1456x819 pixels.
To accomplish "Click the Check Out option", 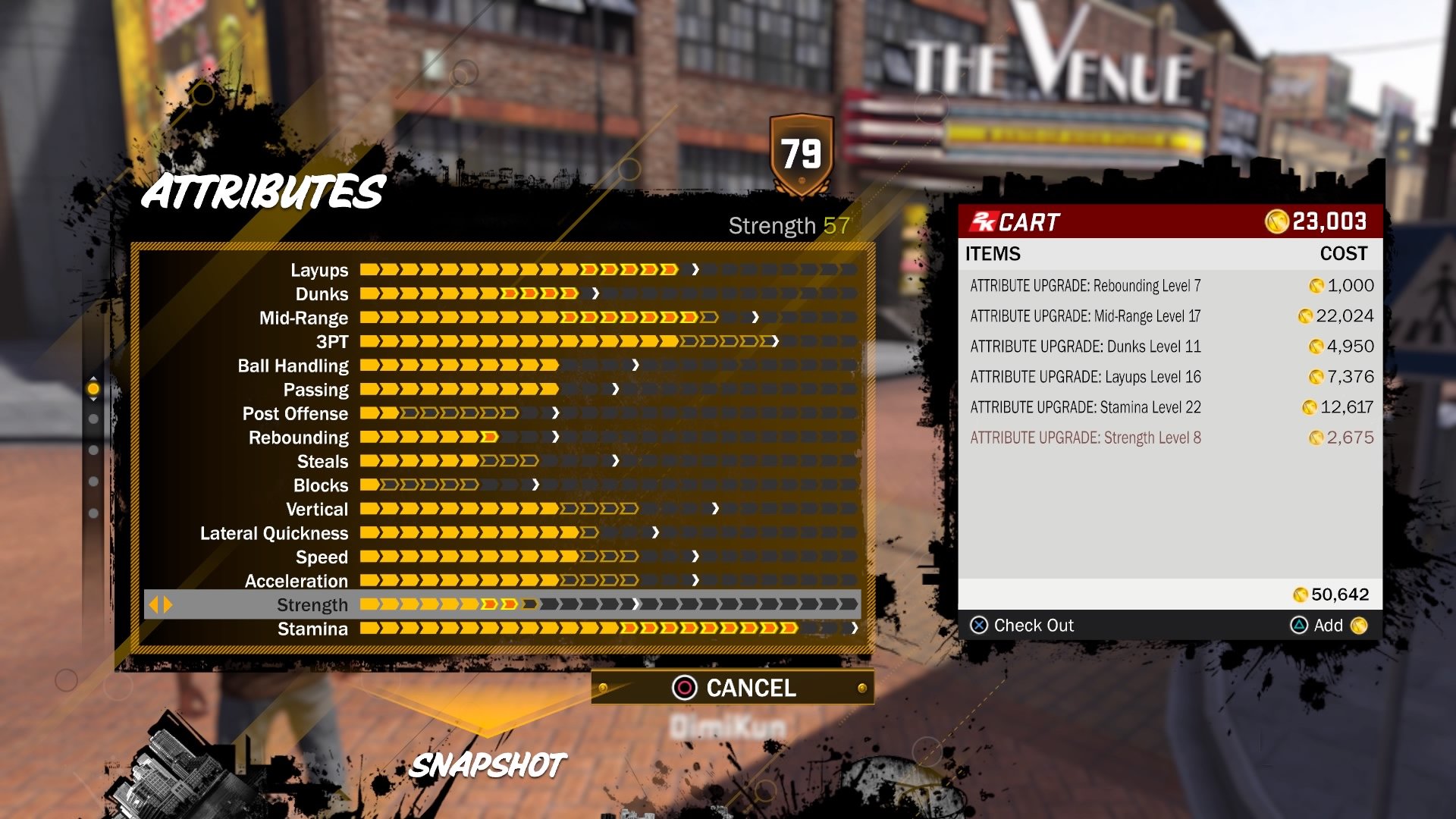I will coord(1036,626).
